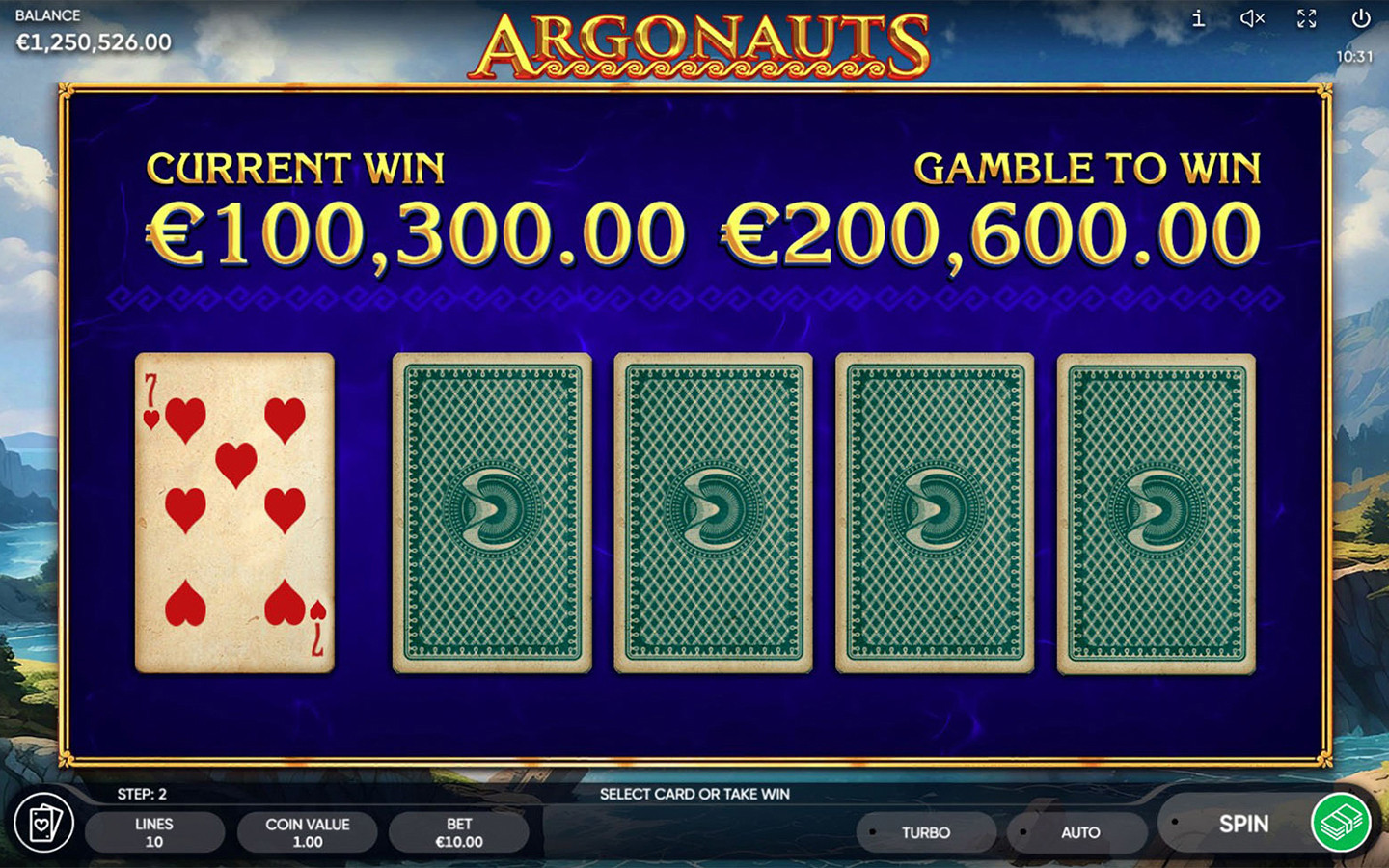This screenshot has height=868, width=1389.
Task: Enter fullscreen mode
Action: pos(1307,18)
